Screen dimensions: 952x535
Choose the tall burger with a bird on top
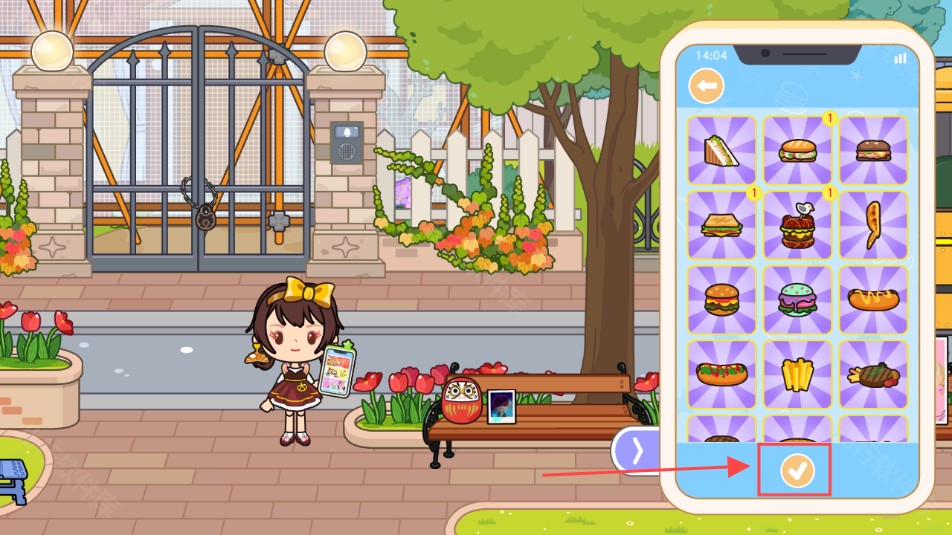(797, 226)
